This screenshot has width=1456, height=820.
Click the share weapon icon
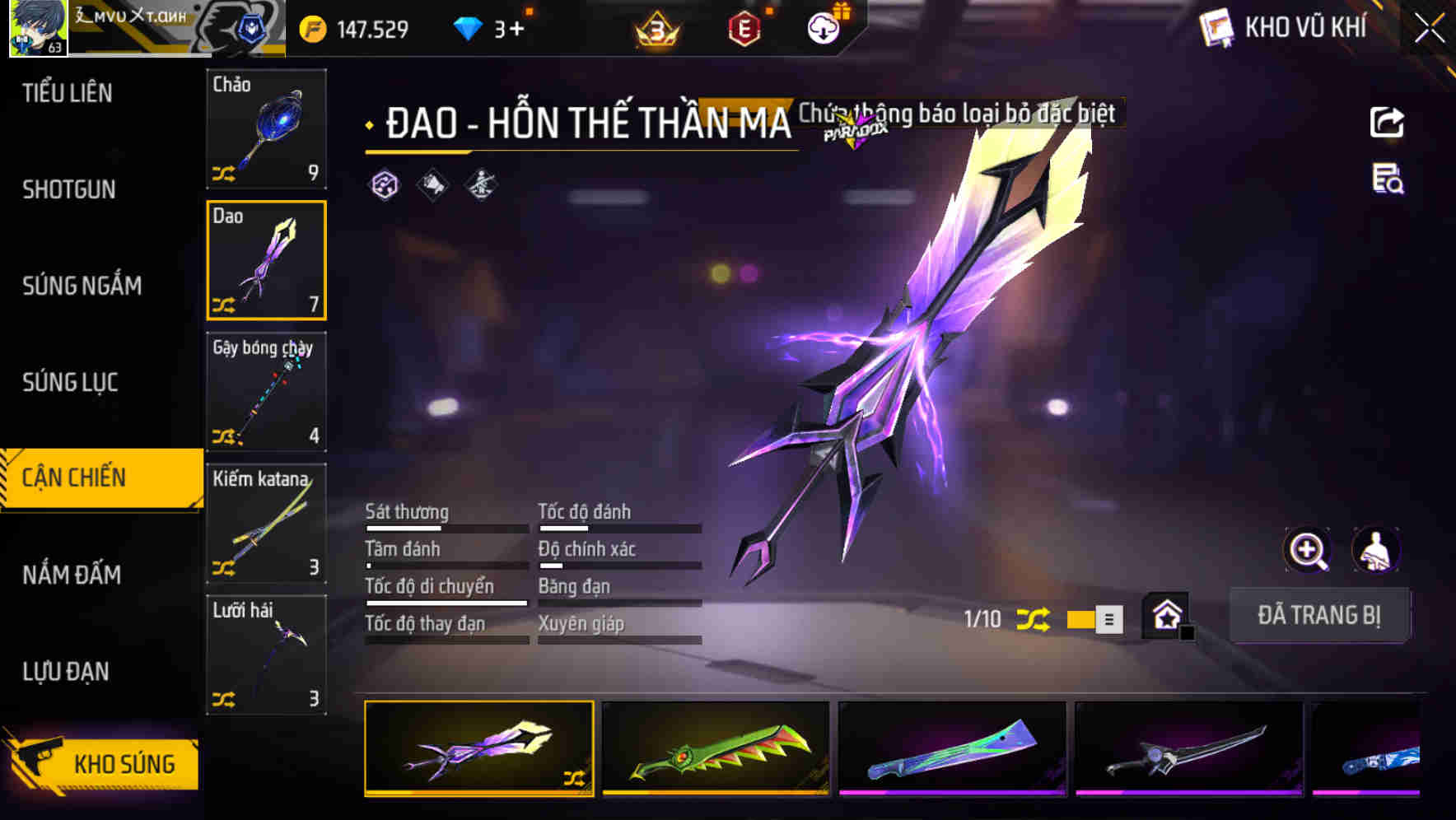click(1388, 122)
